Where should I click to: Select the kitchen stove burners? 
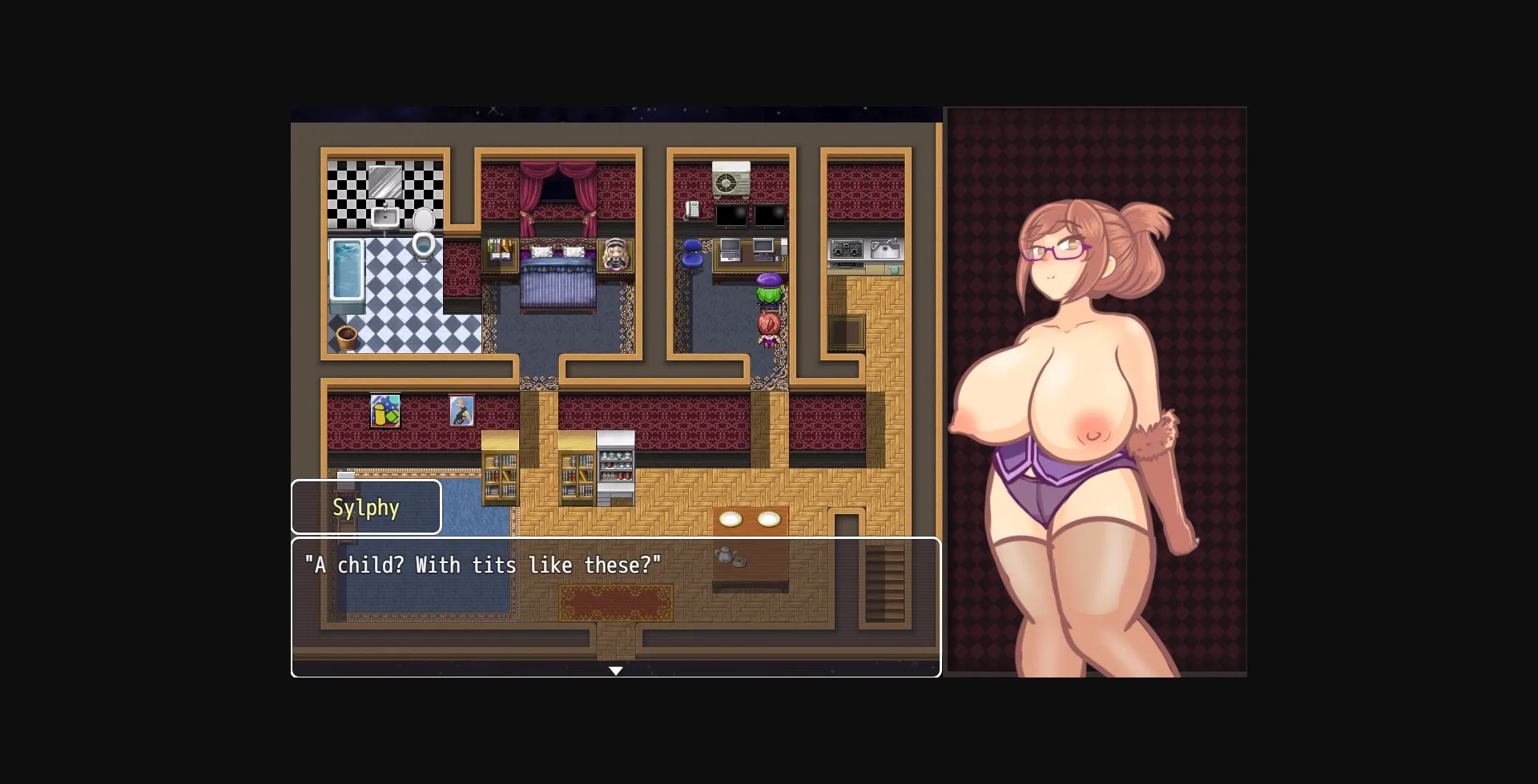click(x=847, y=249)
